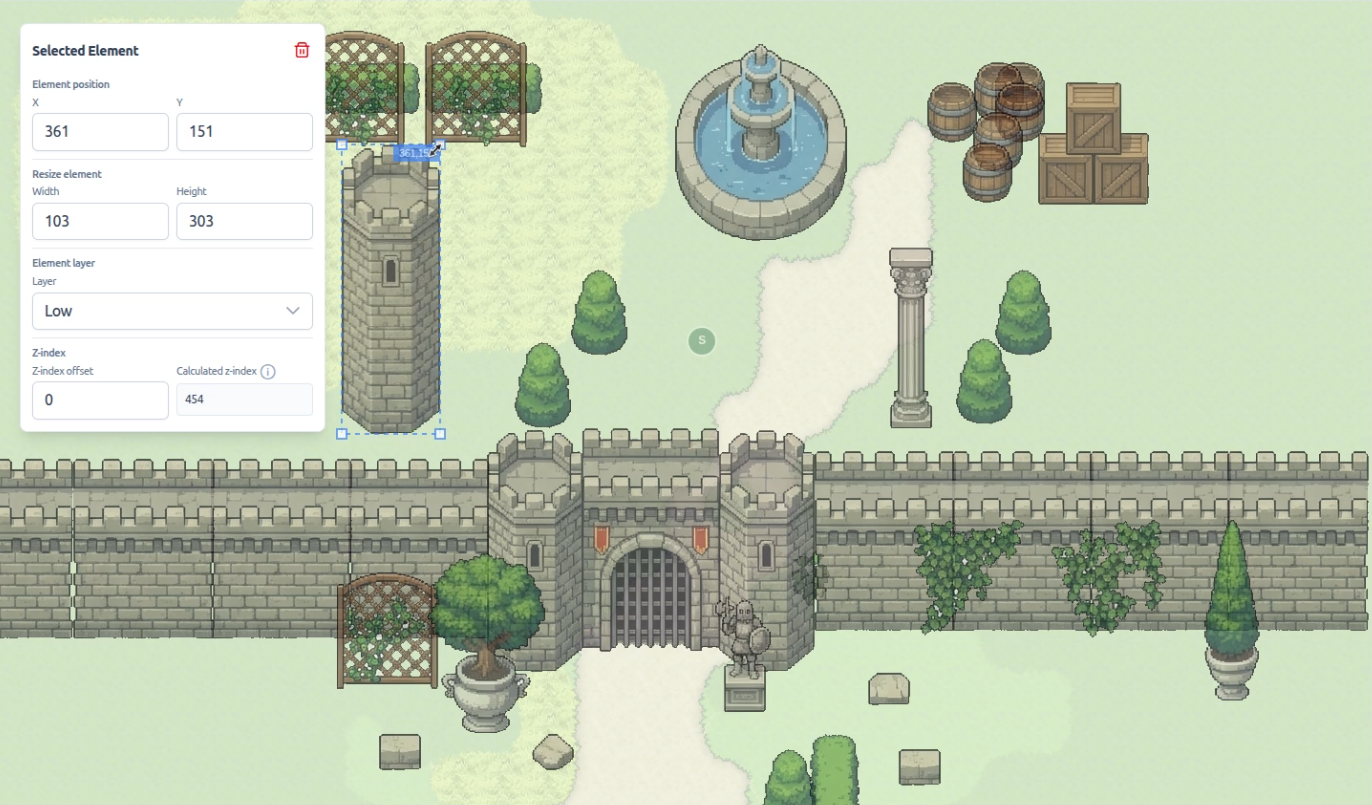Focus the Z-index offset field
The width and height of the screenshot is (1372, 805).
coord(100,400)
